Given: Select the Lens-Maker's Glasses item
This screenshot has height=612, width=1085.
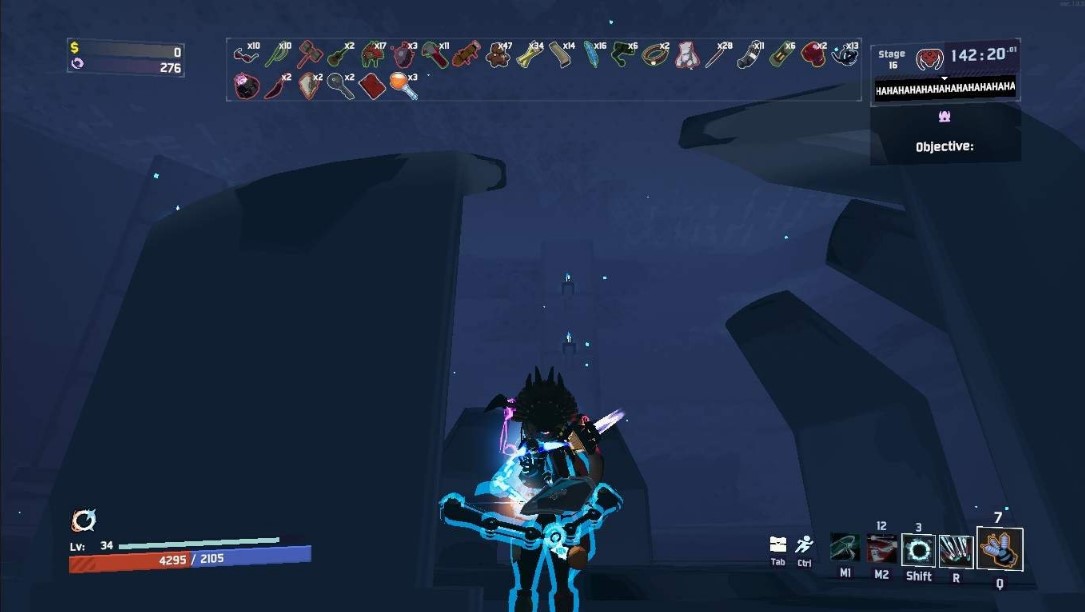Looking at the screenshot, I should (x=244, y=54).
